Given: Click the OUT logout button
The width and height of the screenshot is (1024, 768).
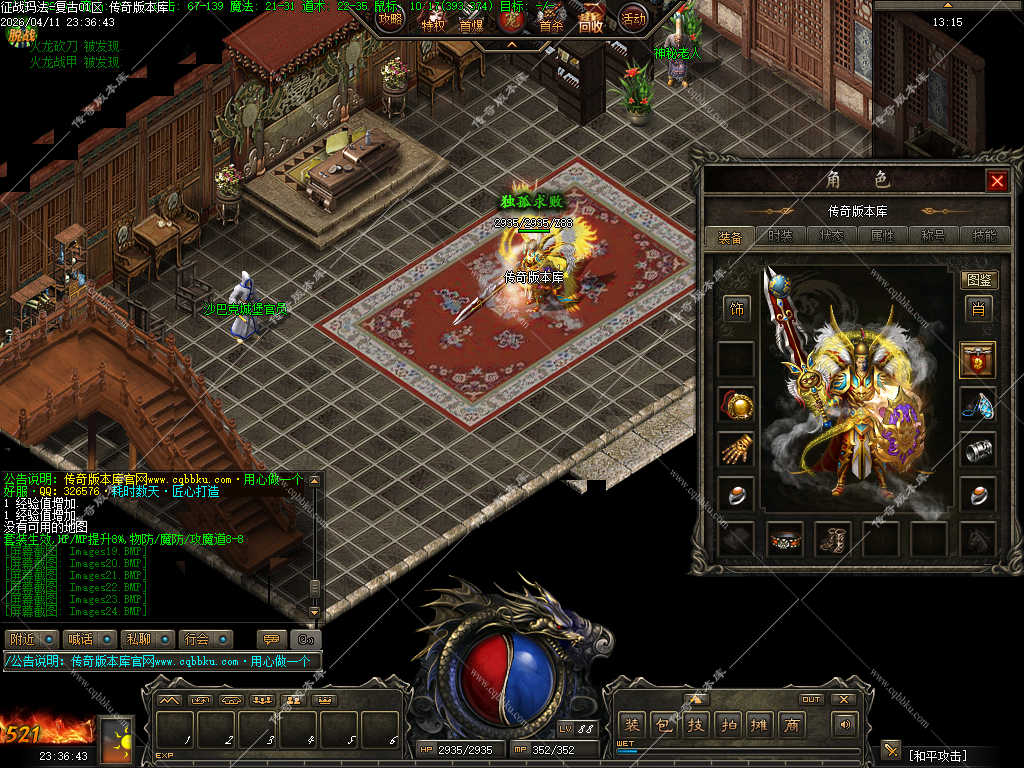Looking at the screenshot, I should tap(811, 699).
